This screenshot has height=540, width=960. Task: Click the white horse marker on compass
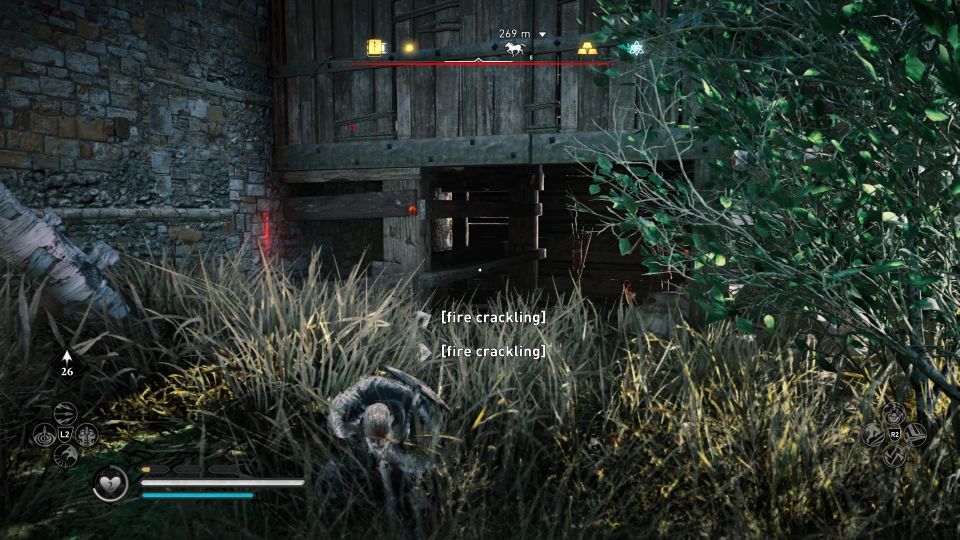pyautogui.click(x=515, y=48)
